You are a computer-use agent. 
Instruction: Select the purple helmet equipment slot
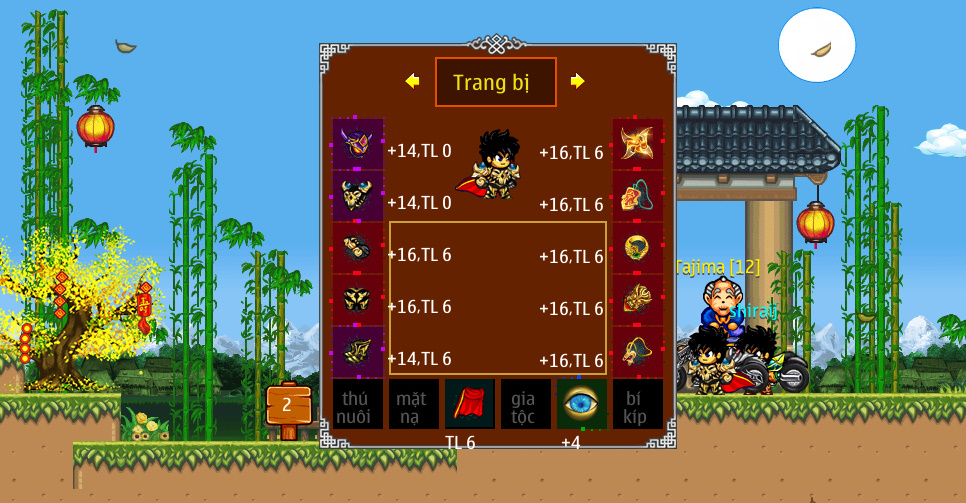pos(358,144)
